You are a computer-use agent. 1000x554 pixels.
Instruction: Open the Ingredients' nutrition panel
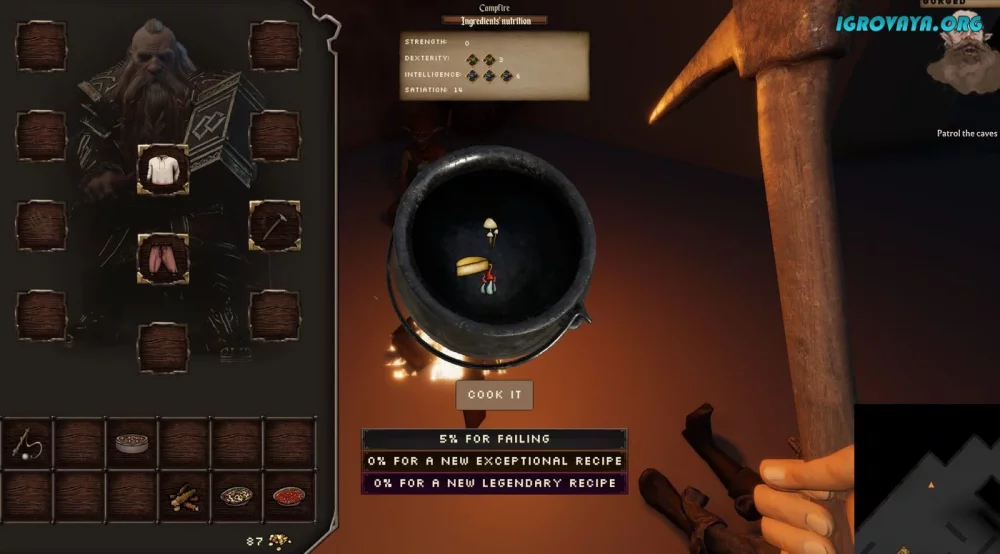coord(494,20)
